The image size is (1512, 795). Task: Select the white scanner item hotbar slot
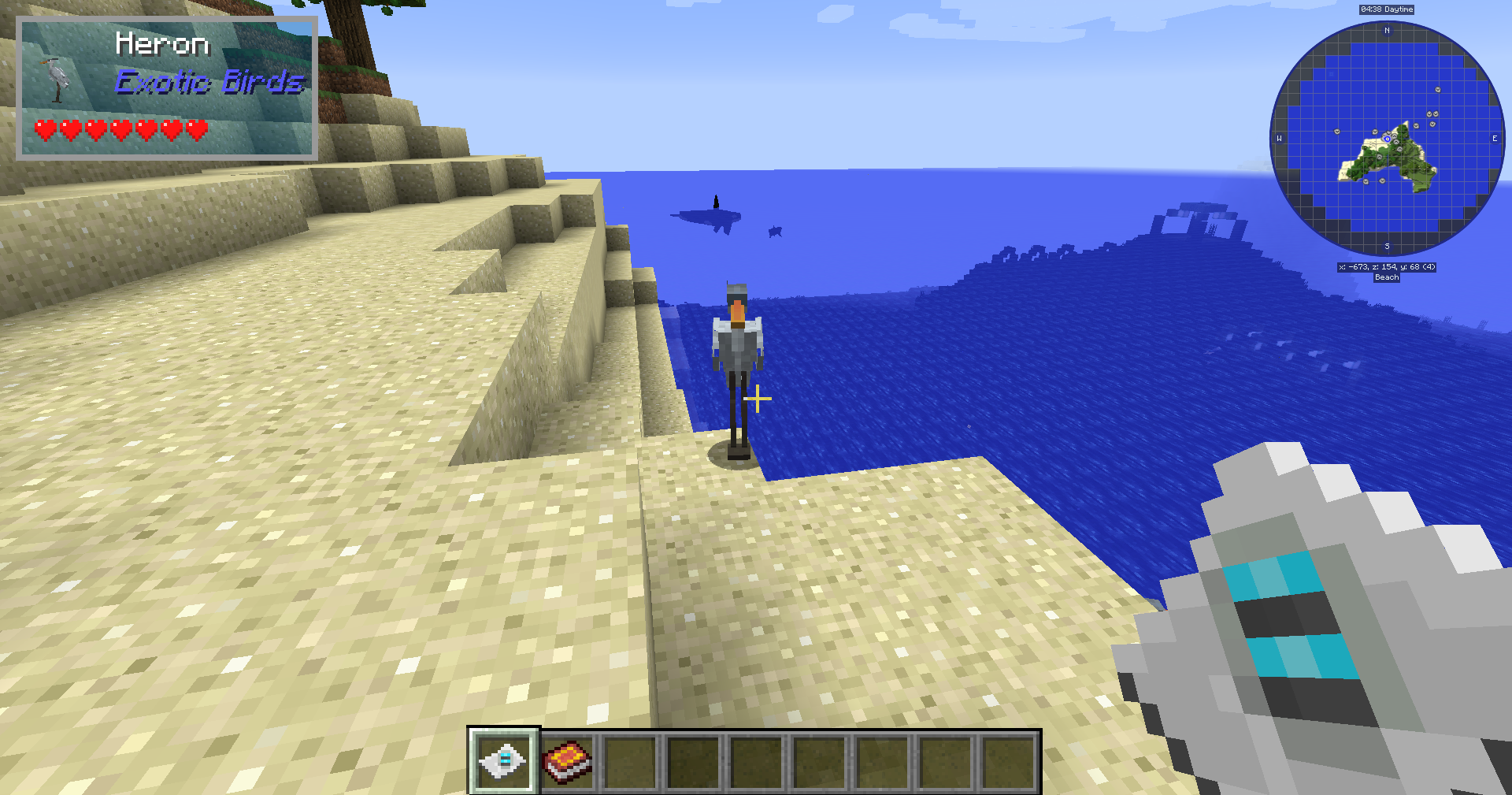[x=503, y=761]
